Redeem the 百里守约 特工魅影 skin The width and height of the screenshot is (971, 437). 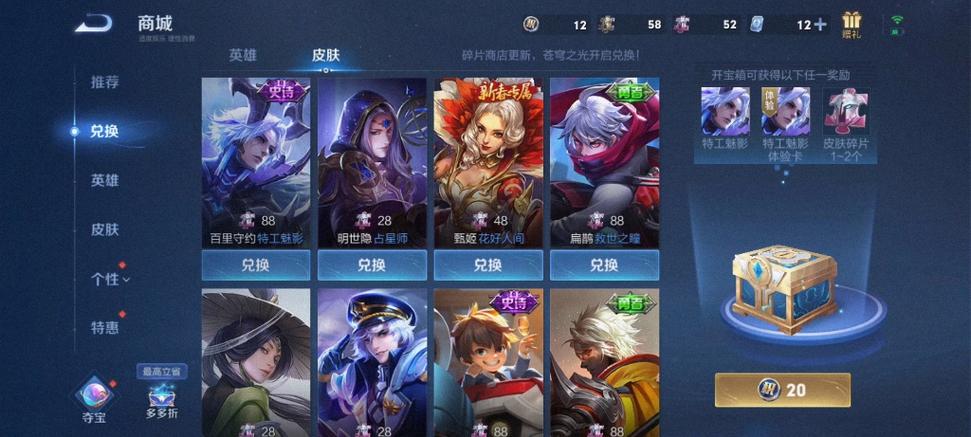point(256,265)
